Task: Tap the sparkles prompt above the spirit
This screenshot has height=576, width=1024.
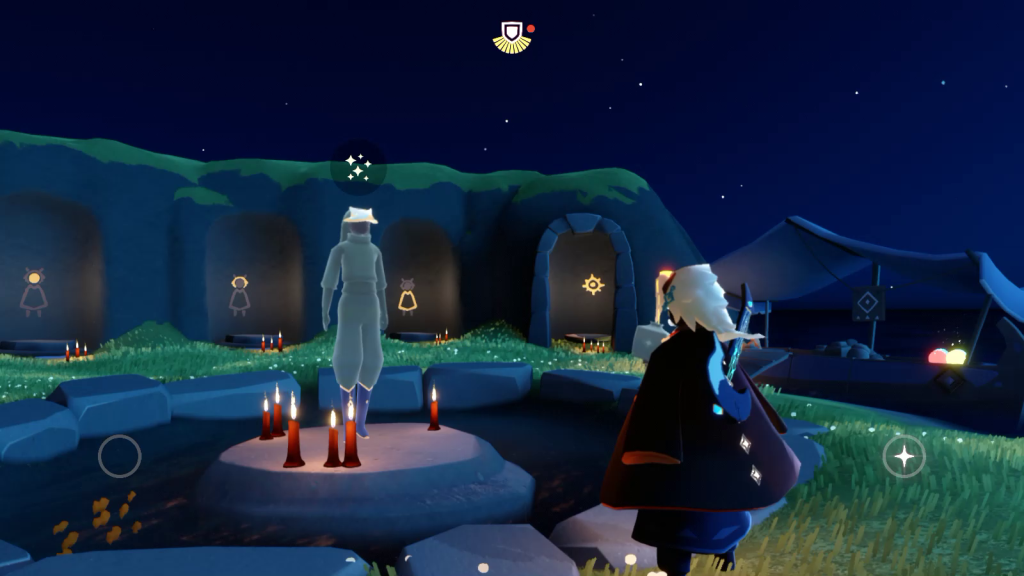Action: tap(358, 167)
